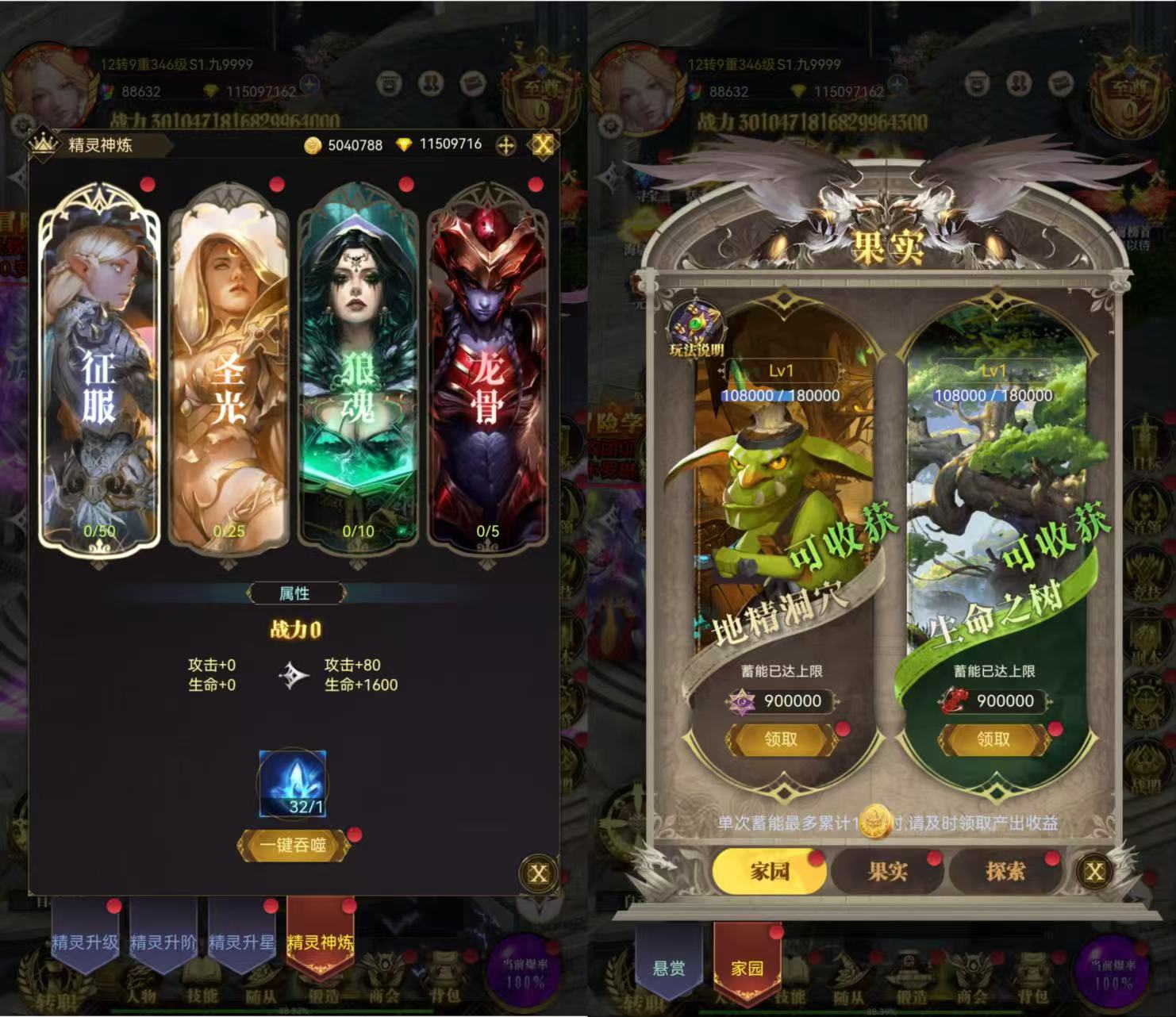Close the 果实 panel with its X button
This screenshot has width=1176, height=1017.
pos(1094,872)
